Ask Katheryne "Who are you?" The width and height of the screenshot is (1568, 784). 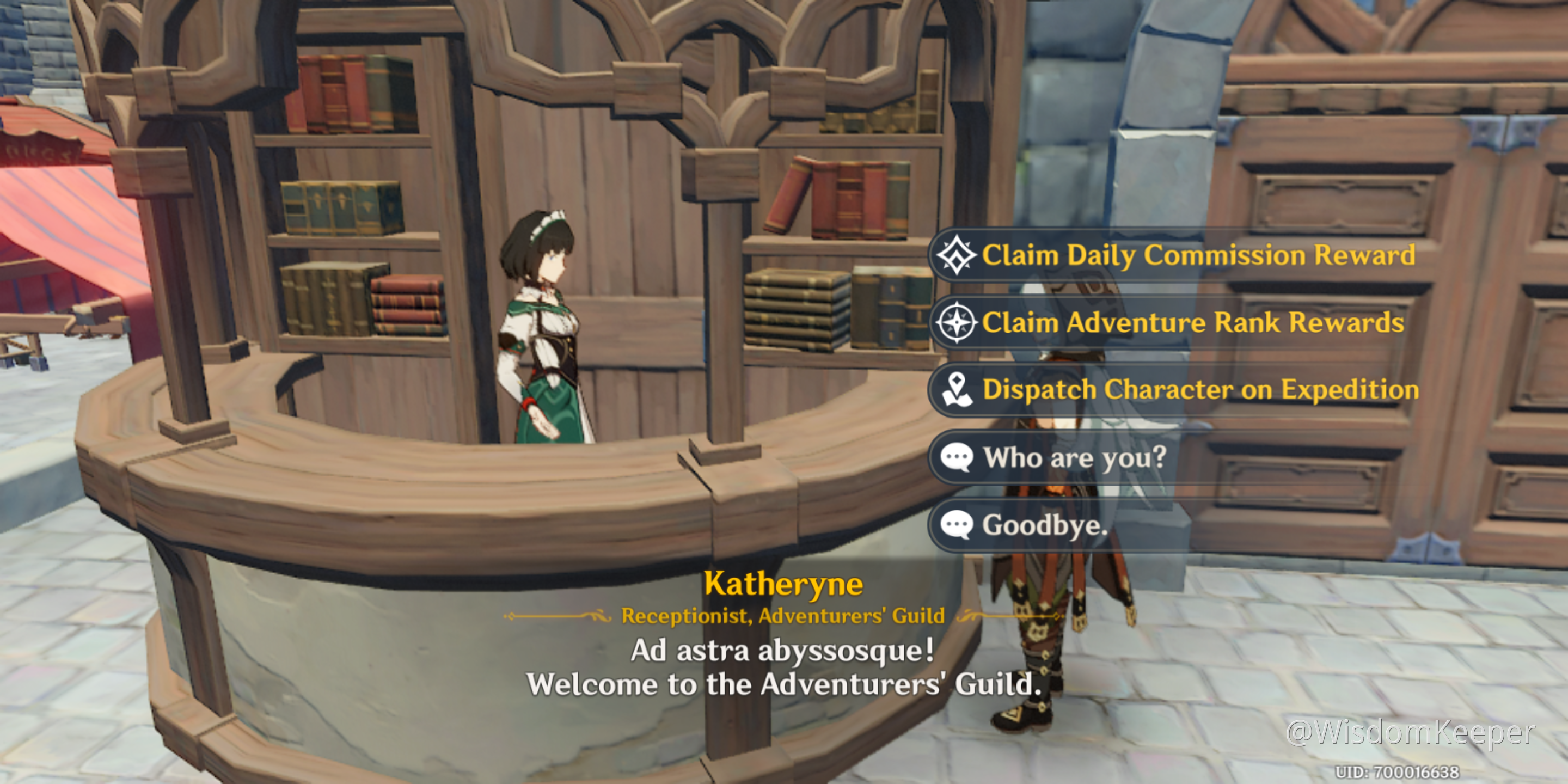coord(1074,457)
